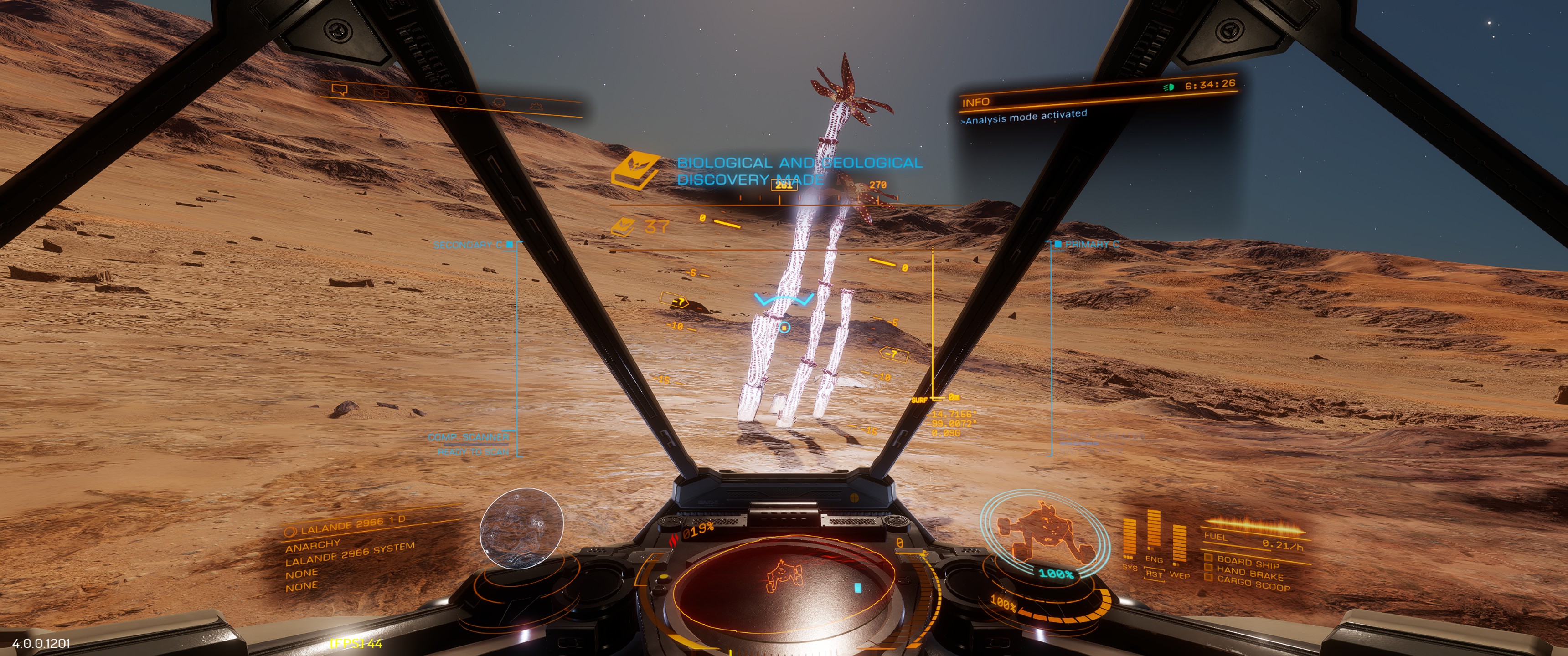Open the inbox envelope tab
The width and height of the screenshot is (1568, 656).
coord(381,93)
